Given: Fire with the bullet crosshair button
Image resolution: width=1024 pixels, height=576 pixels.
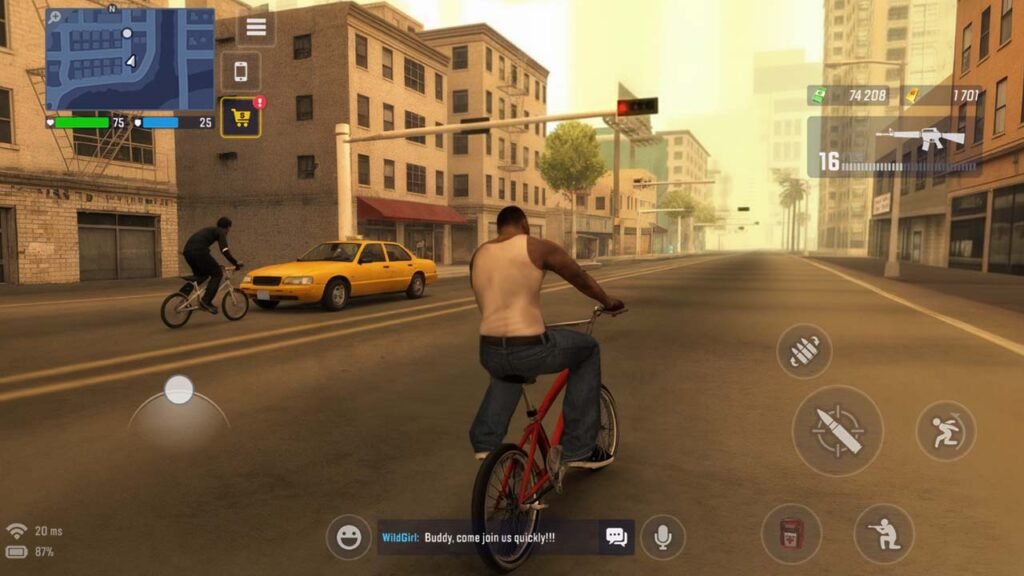Looking at the screenshot, I should click(x=837, y=430).
